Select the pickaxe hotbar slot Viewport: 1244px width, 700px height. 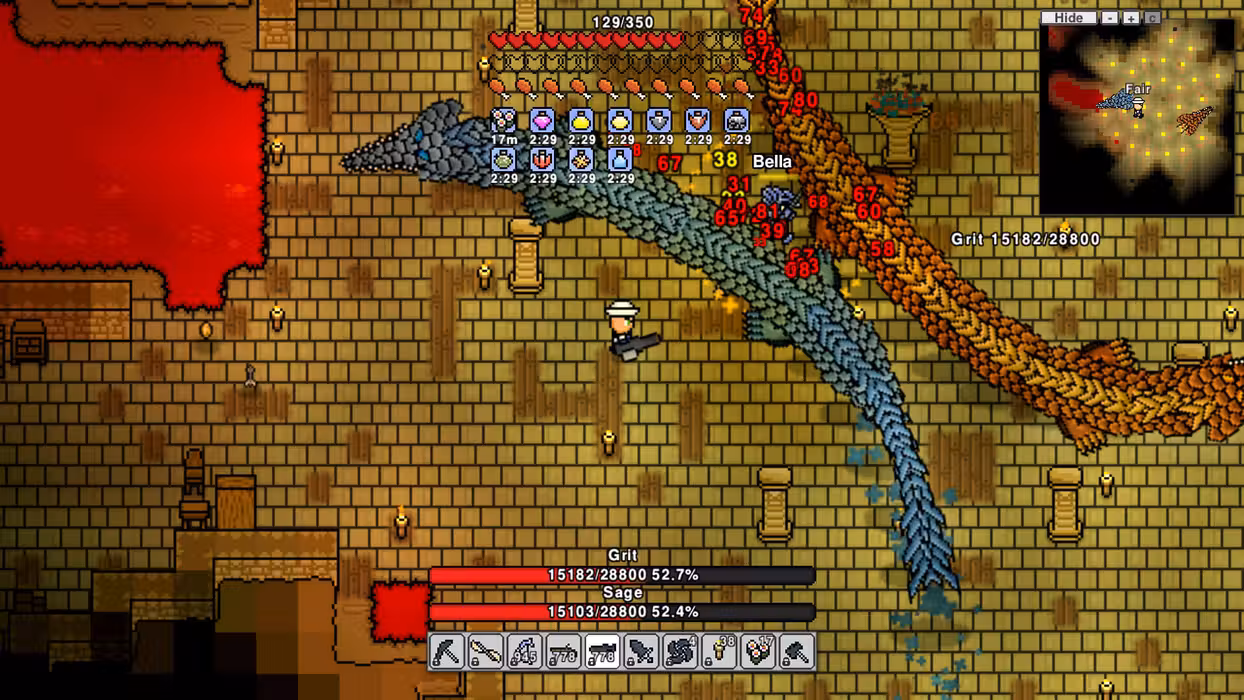click(x=447, y=651)
